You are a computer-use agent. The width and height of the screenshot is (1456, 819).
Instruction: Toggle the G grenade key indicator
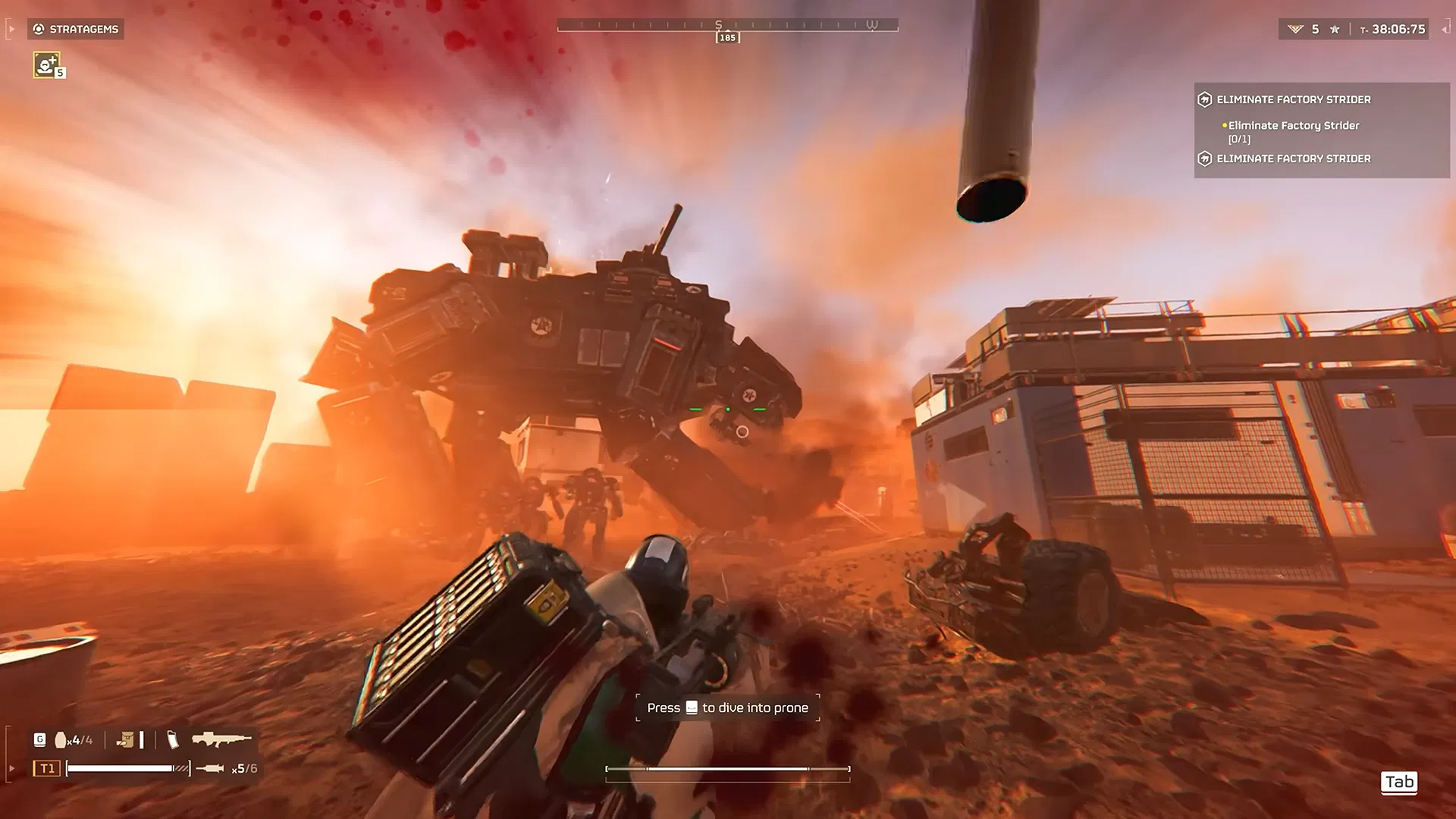click(40, 738)
